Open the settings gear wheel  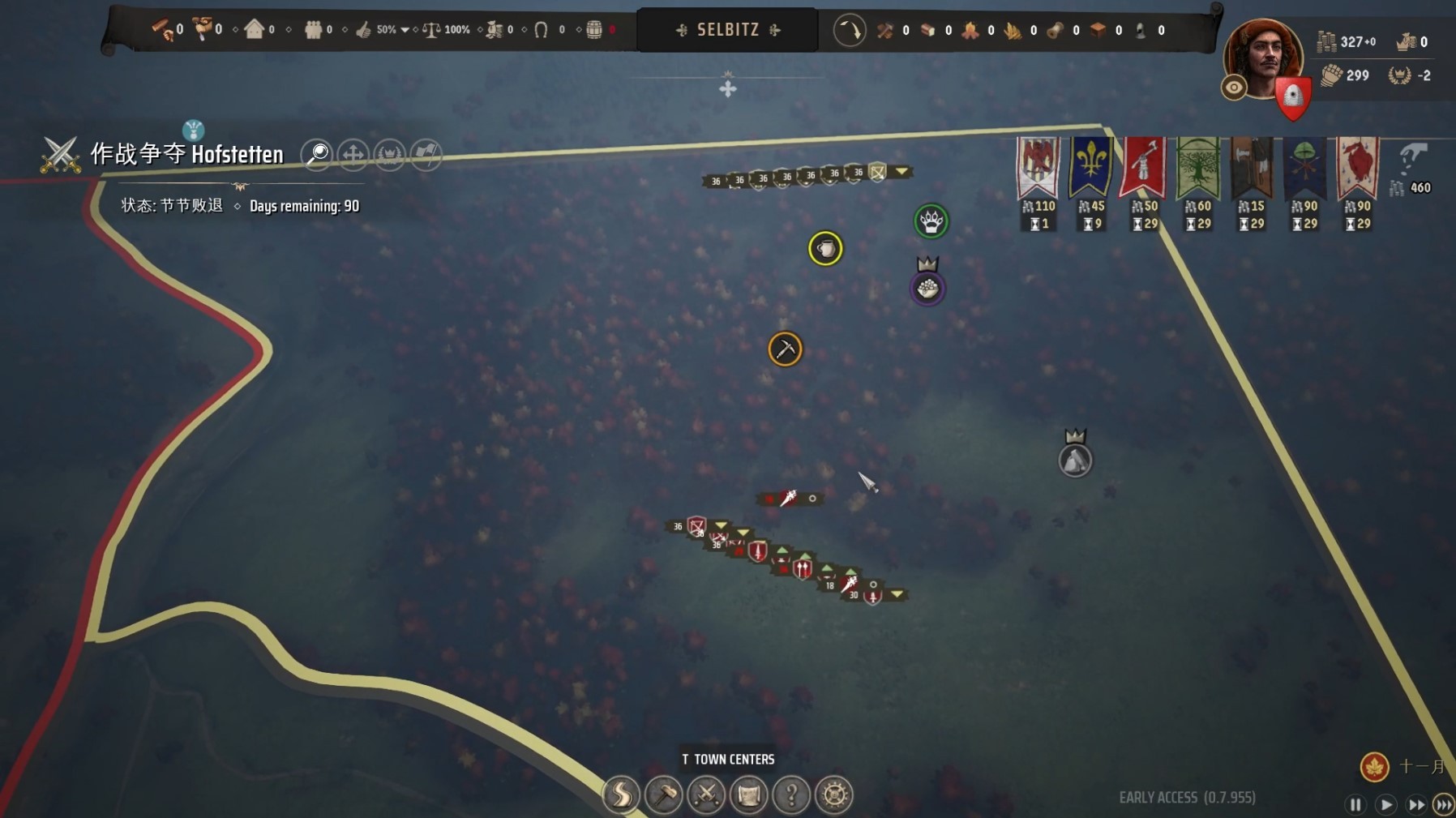click(834, 794)
